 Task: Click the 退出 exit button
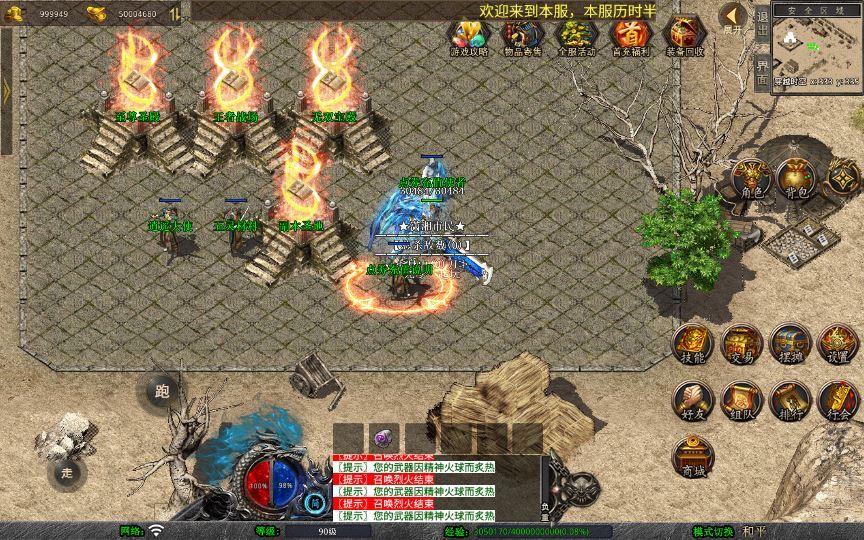coord(762,27)
